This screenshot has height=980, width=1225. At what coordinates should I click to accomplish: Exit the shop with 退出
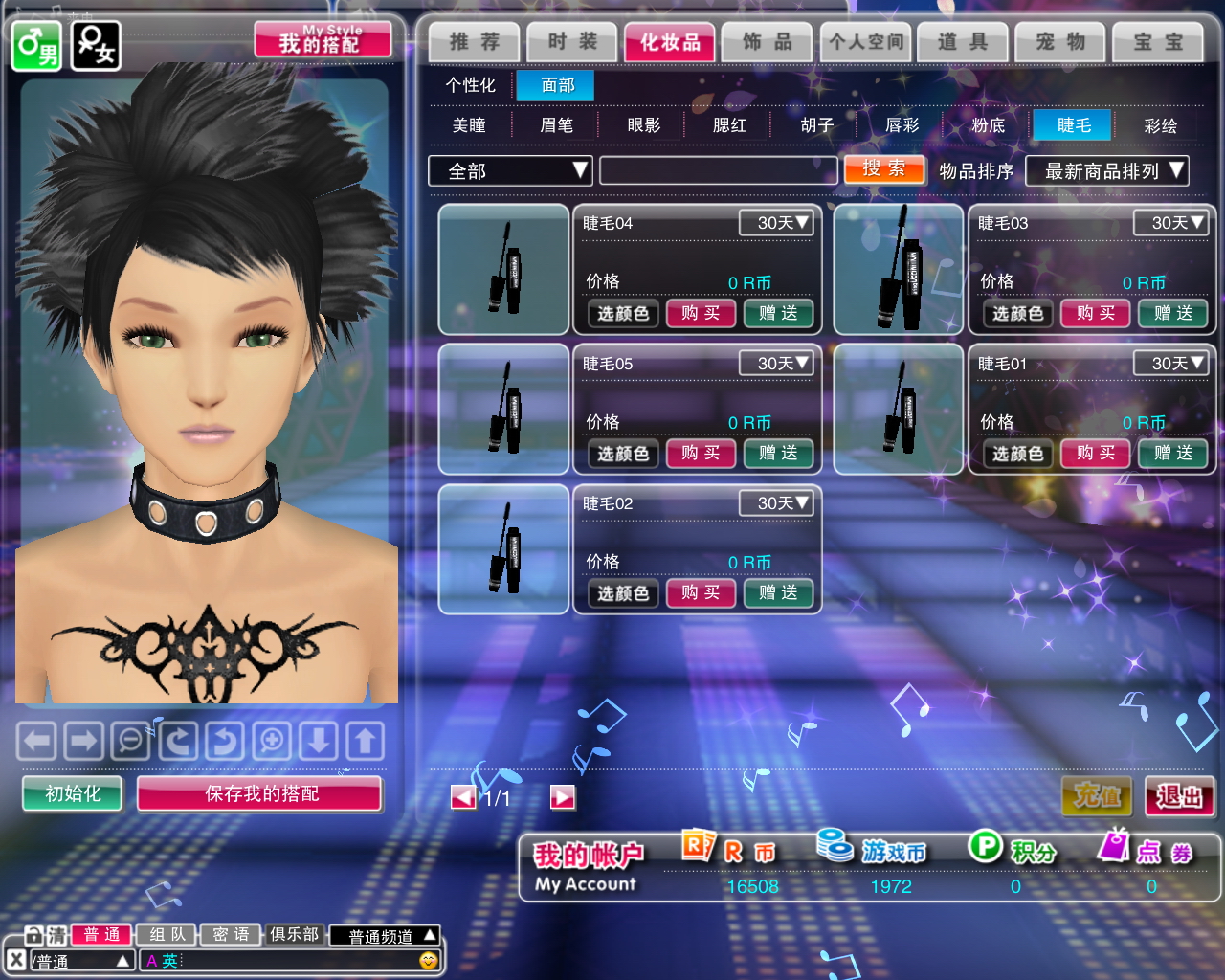click(x=1179, y=795)
